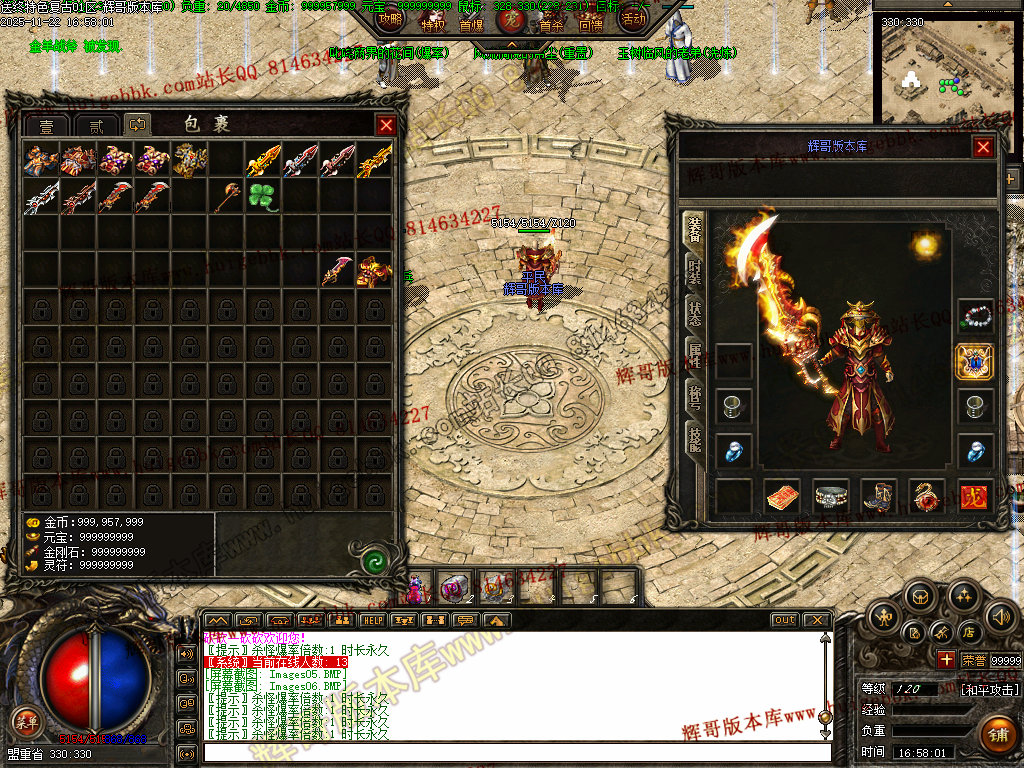The width and height of the screenshot is (1024, 768).
Task: Switch to the 状态 status tab
Action: 693,312
